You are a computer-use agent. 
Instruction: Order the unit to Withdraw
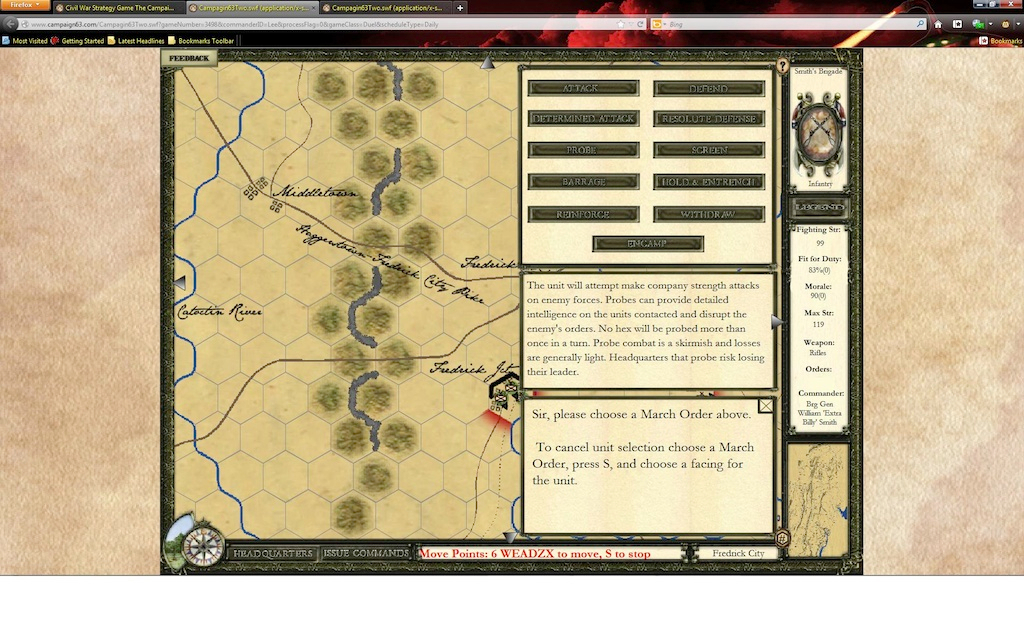[x=709, y=214]
